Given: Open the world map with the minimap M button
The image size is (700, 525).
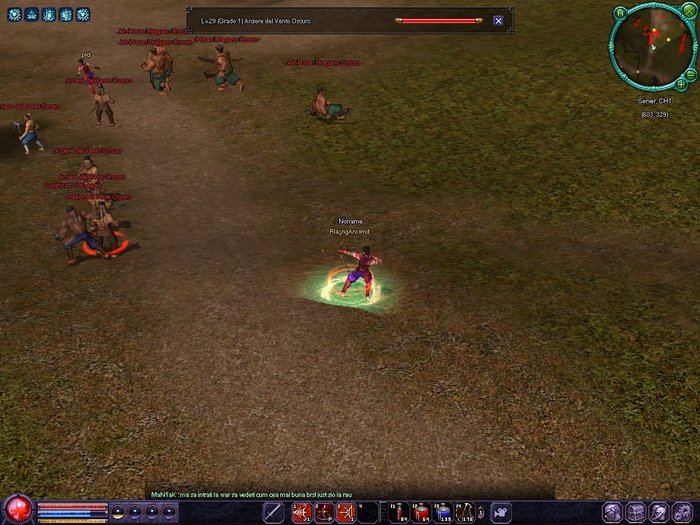Looking at the screenshot, I should 620,12.
